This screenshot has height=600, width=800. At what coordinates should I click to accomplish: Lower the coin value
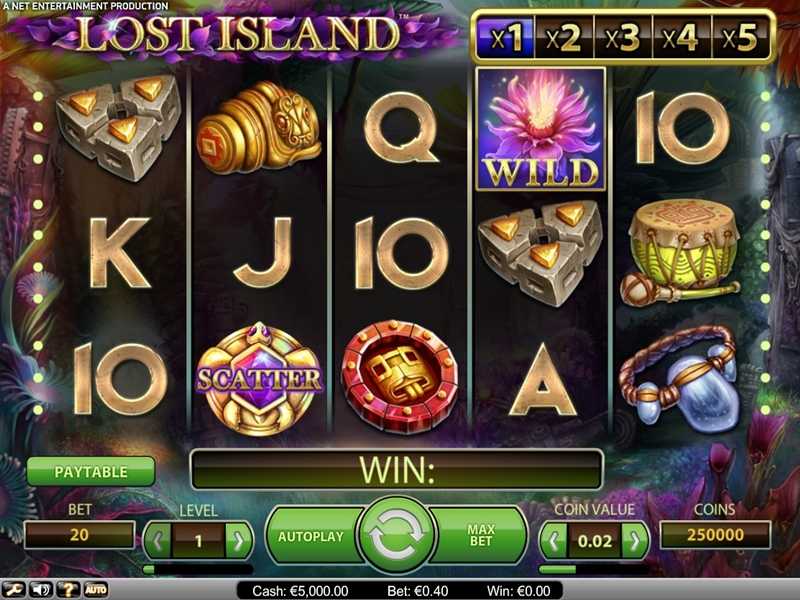click(x=554, y=542)
